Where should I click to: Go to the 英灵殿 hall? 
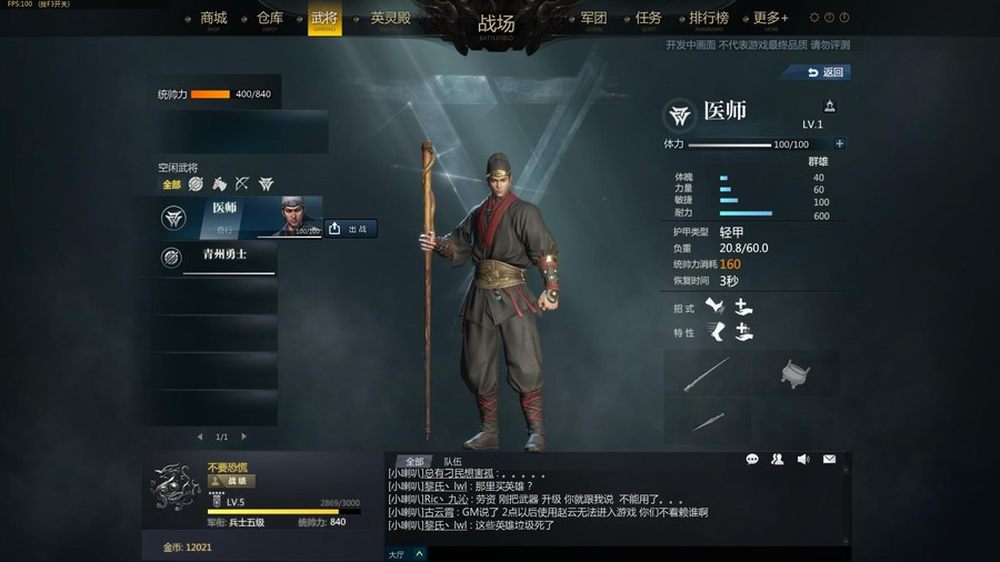pos(390,18)
